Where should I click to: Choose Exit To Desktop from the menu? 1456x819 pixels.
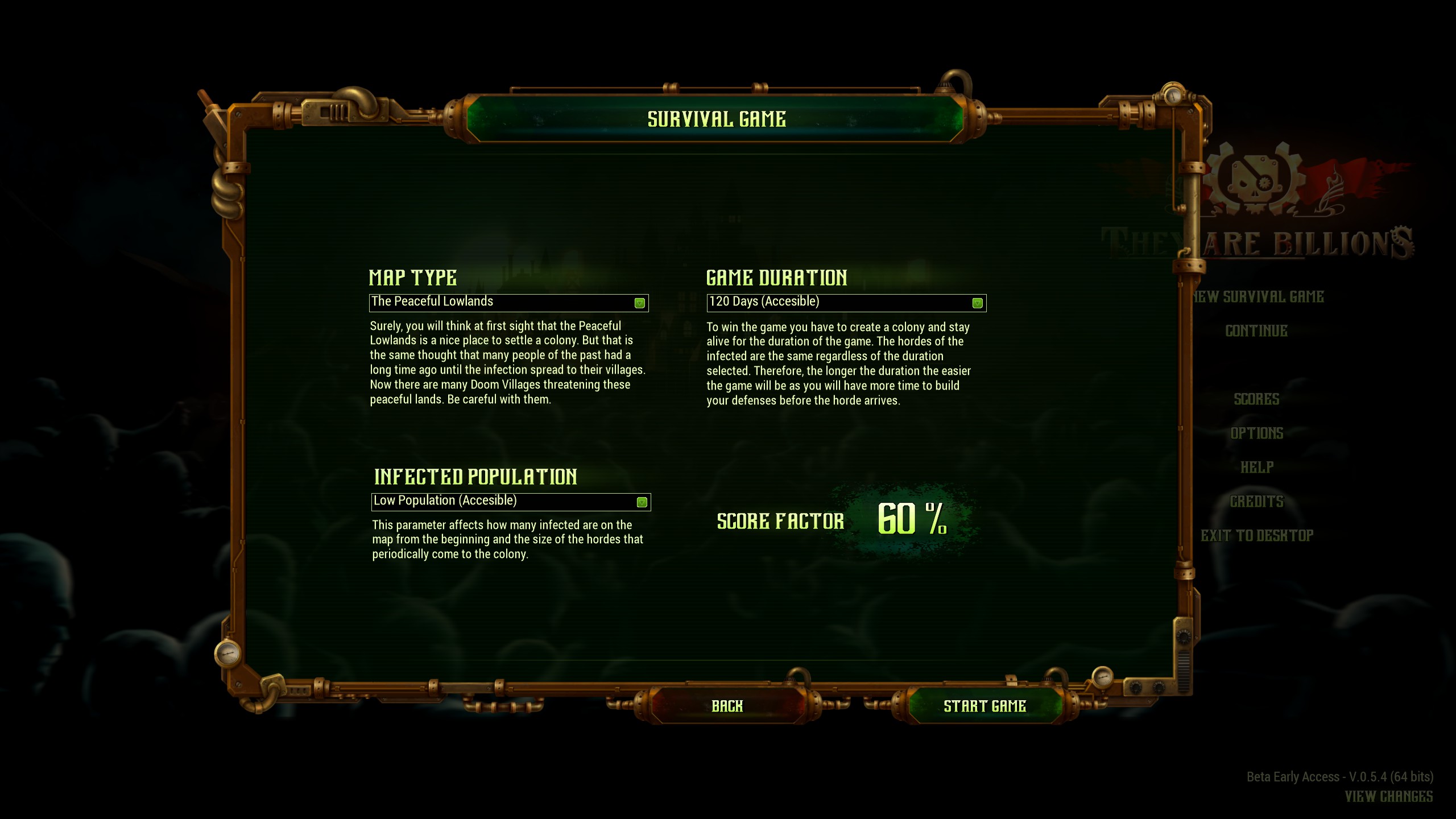pyautogui.click(x=1258, y=535)
